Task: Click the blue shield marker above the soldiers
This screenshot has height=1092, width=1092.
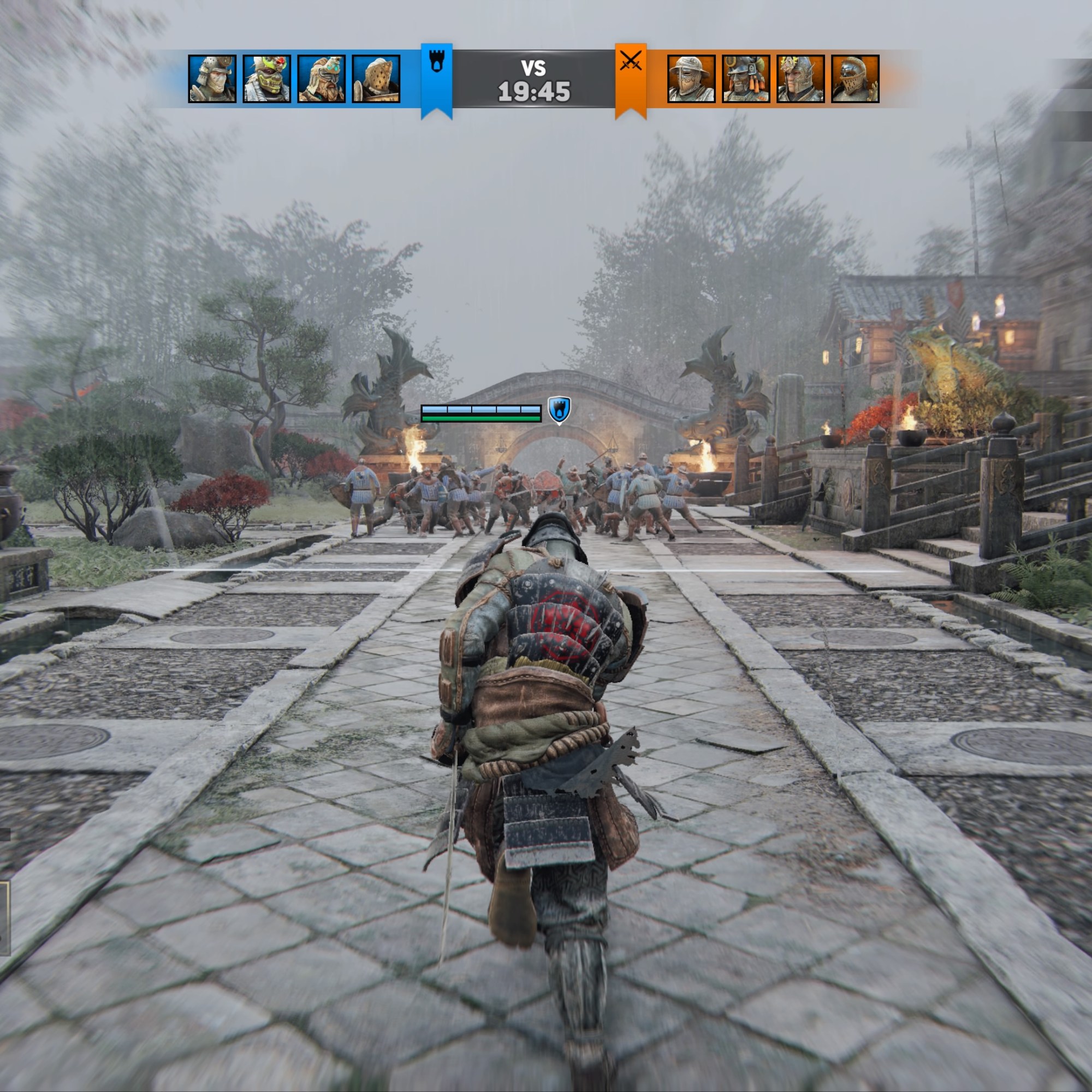Action: click(559, 410)
